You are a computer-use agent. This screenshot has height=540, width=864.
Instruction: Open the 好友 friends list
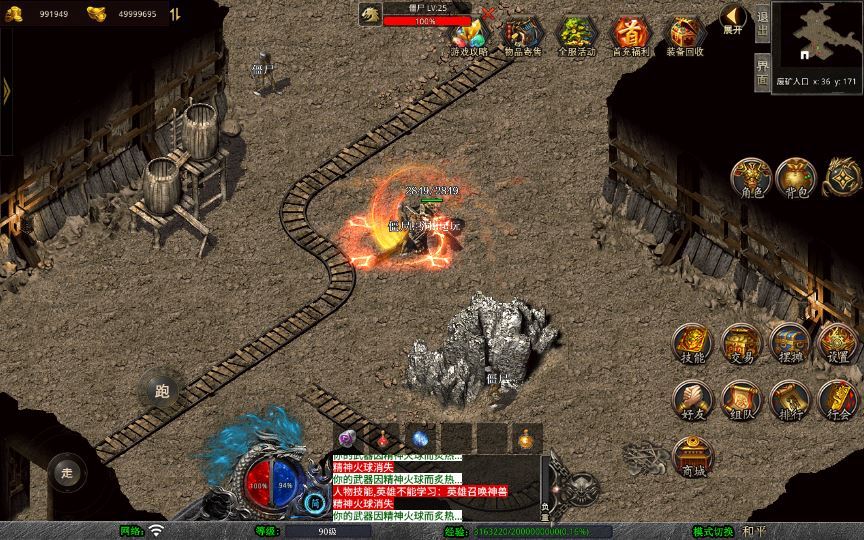click(x=692, y=400)
